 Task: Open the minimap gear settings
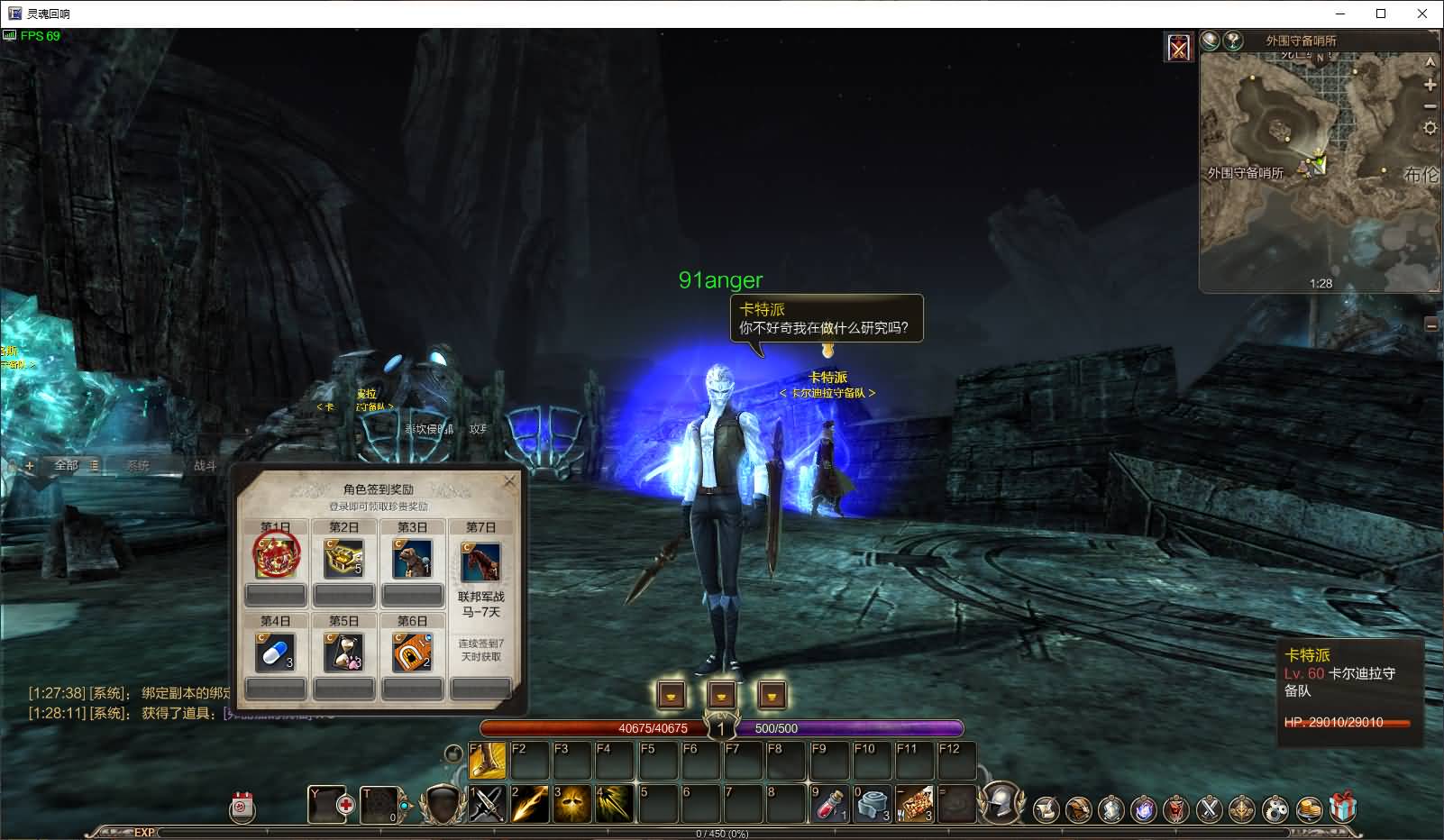coord(1430,128)
